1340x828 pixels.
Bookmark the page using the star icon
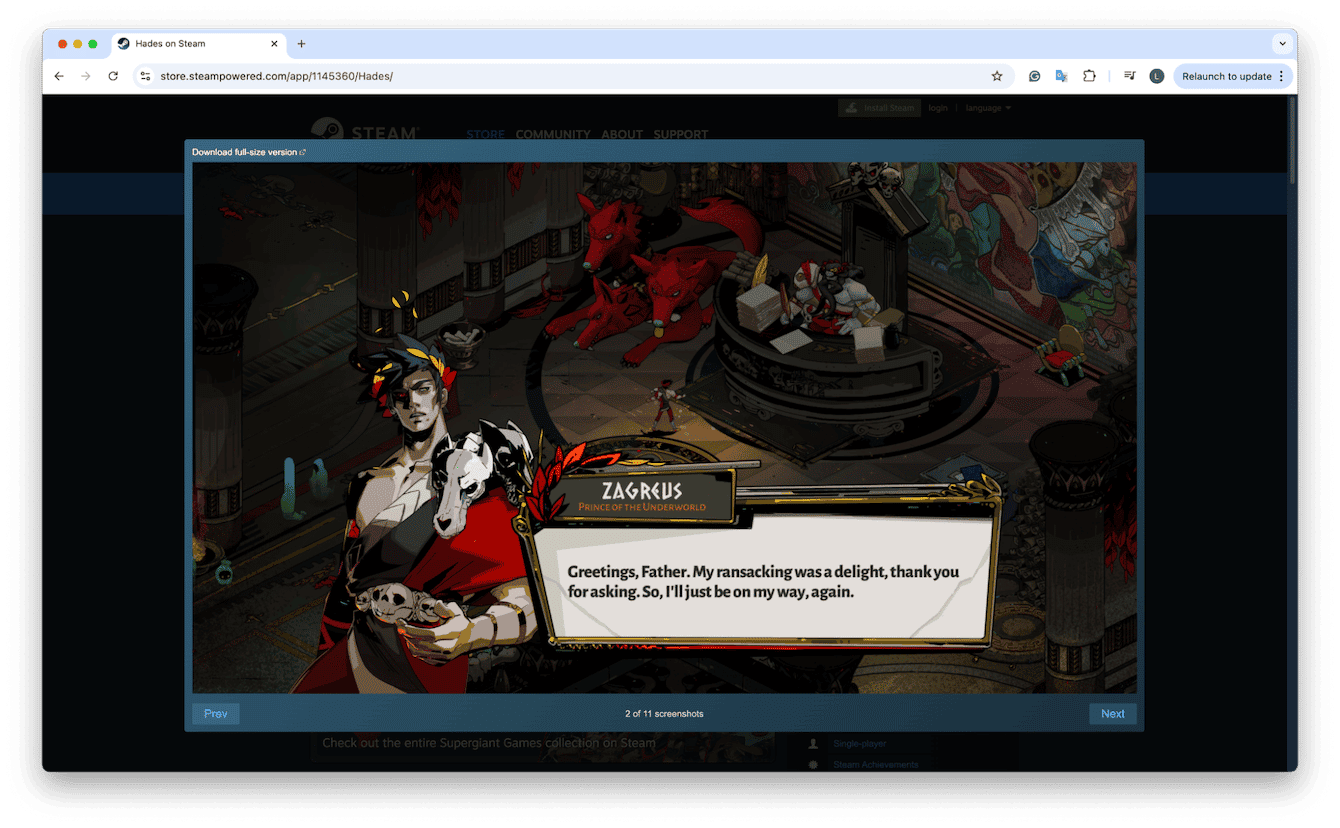997,75
